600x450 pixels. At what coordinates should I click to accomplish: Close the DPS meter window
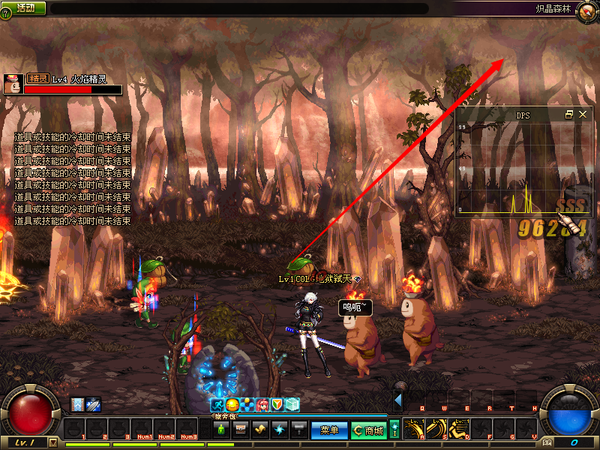point(583,115)
